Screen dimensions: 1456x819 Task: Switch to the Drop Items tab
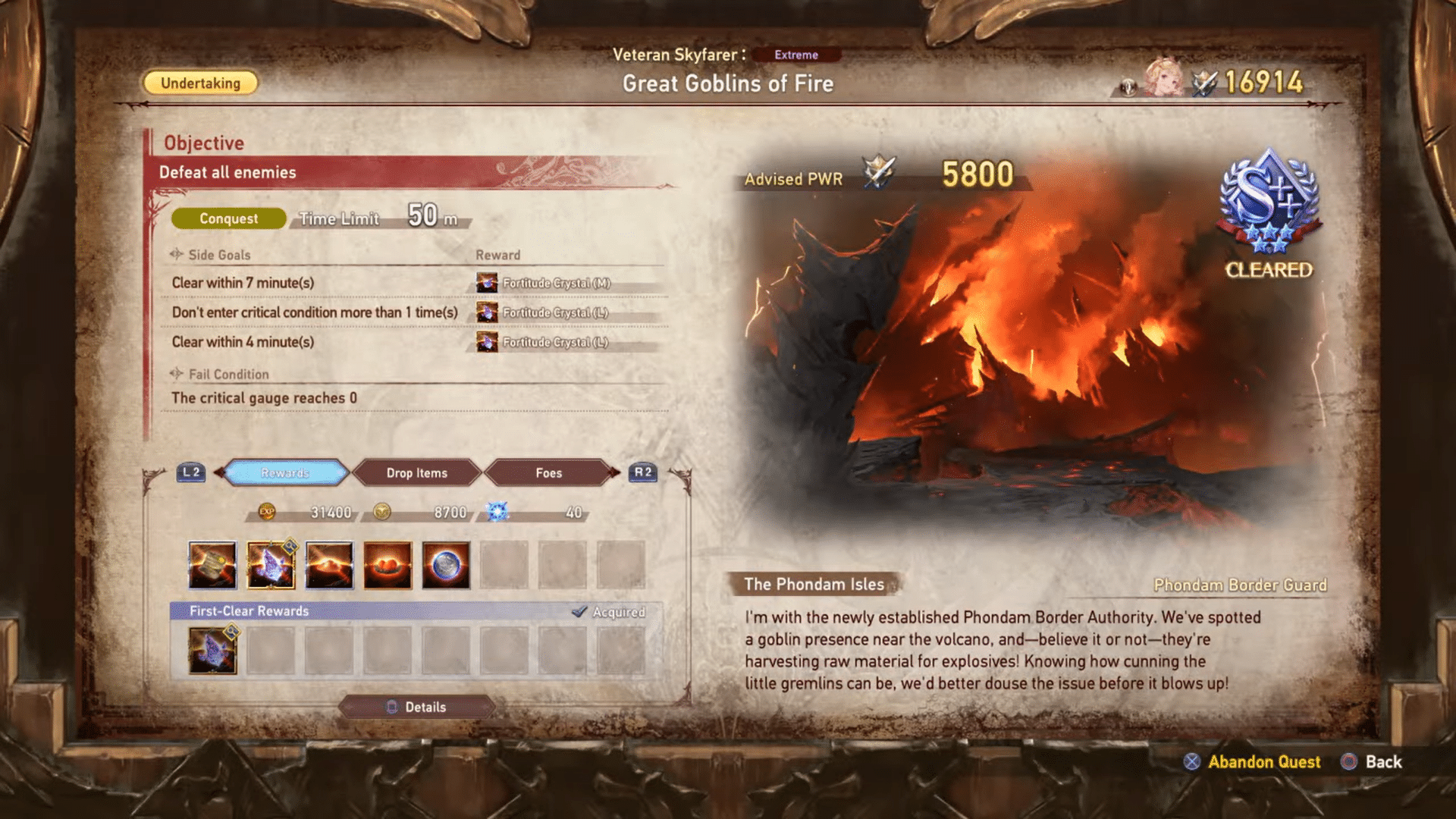pos(416,472)
